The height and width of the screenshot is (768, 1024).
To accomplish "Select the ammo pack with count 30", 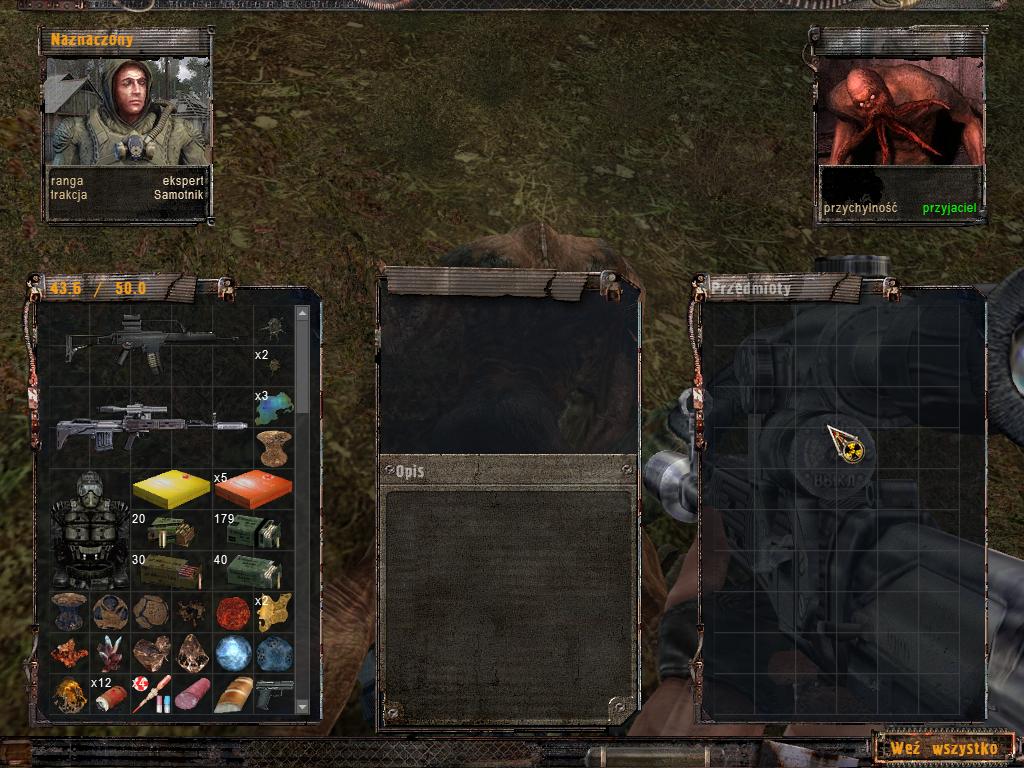I will click(170, 571).
